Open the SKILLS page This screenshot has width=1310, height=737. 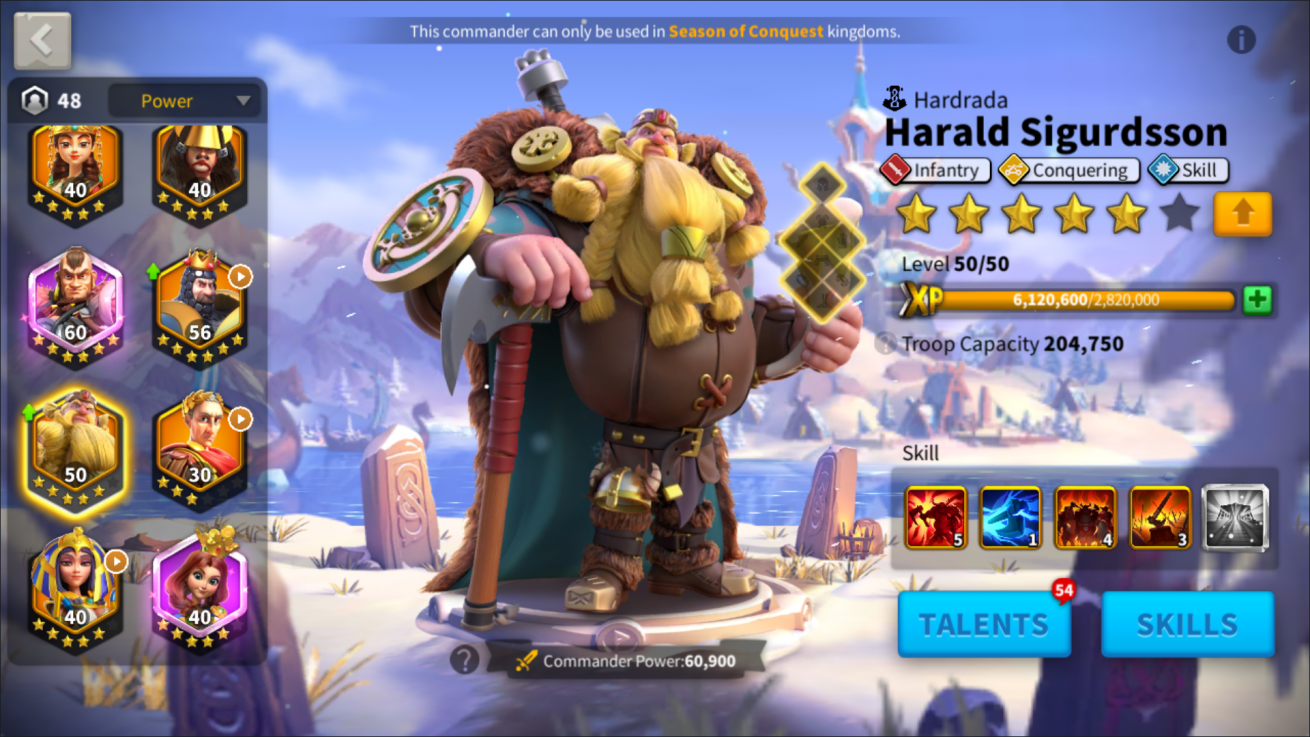(x=1187, y=624)
